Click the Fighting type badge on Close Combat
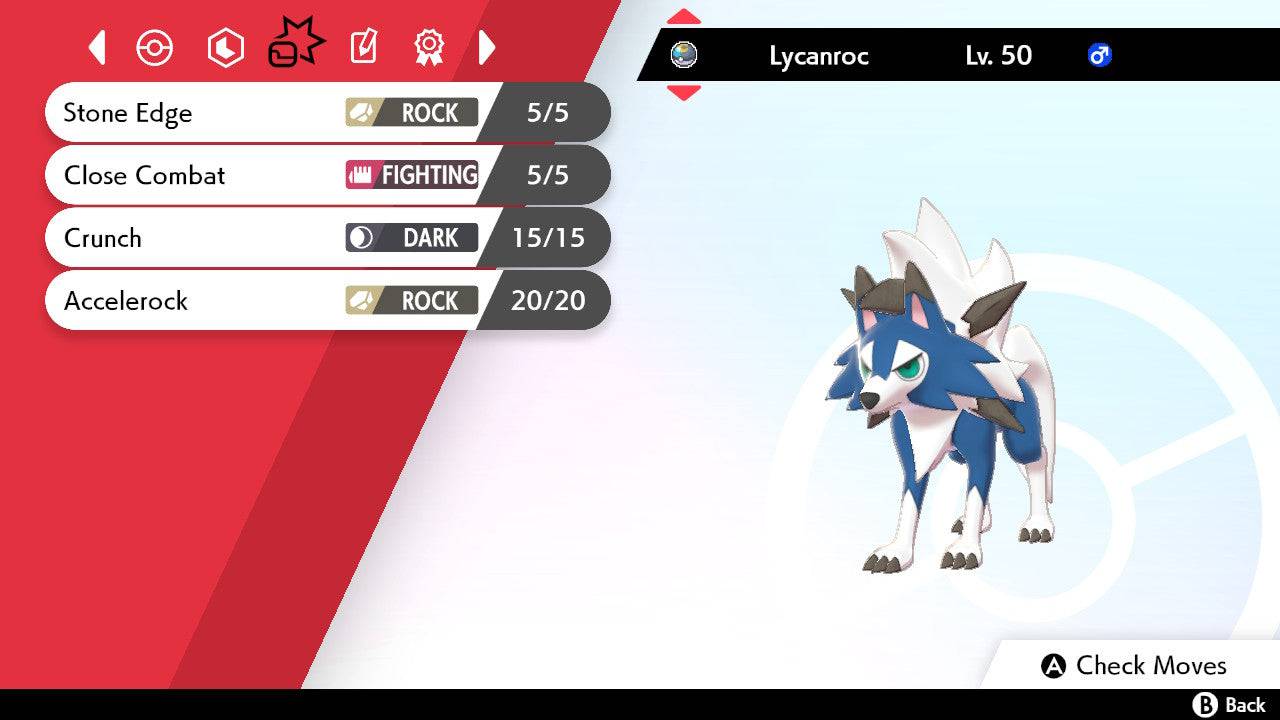Image resolution: width=1280 pixels, height=720 pixels. pyautogui.click(x=412, y=175)
